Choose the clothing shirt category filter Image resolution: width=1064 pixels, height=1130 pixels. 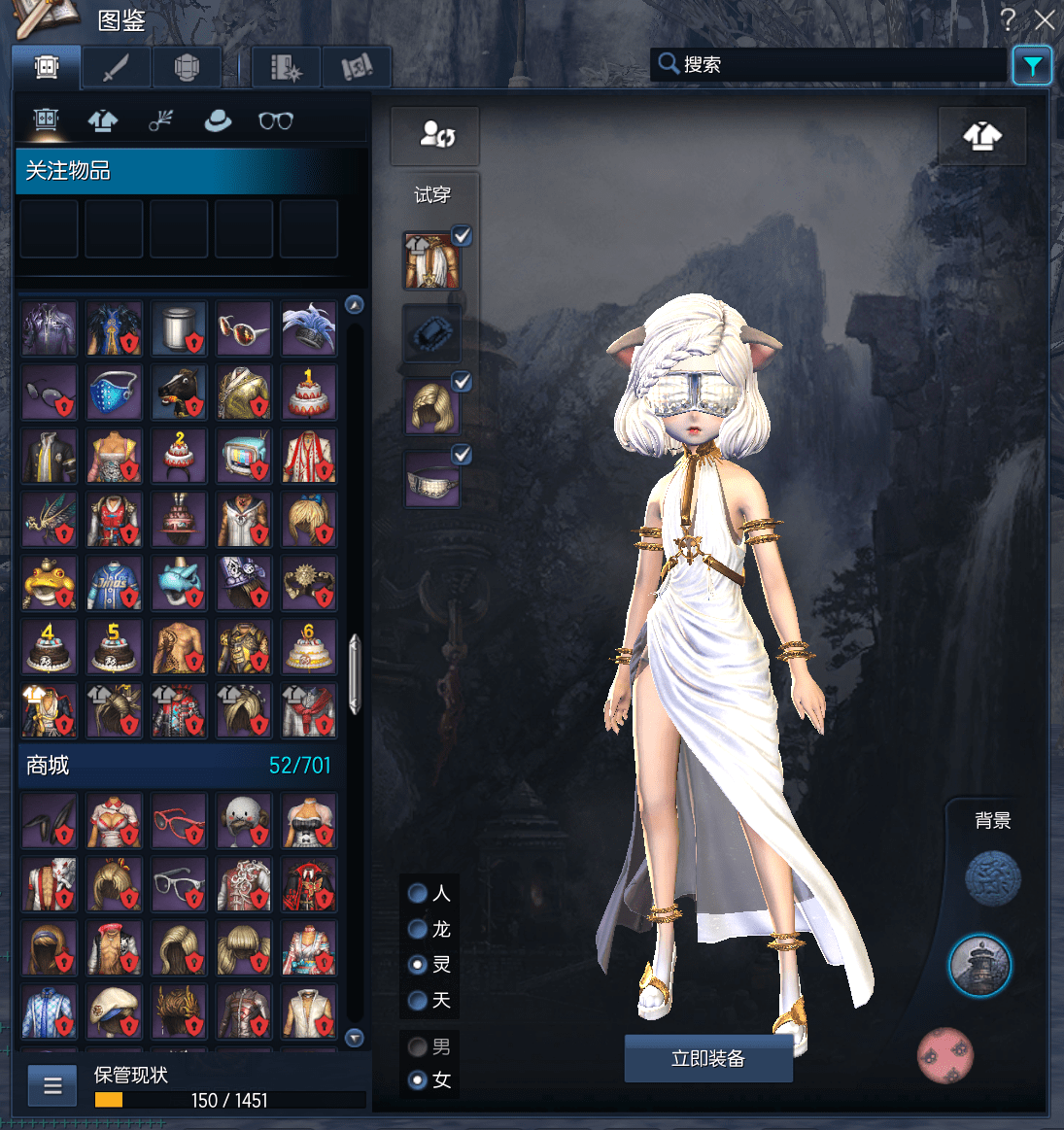pyautogui.click(x=103, y=120)
